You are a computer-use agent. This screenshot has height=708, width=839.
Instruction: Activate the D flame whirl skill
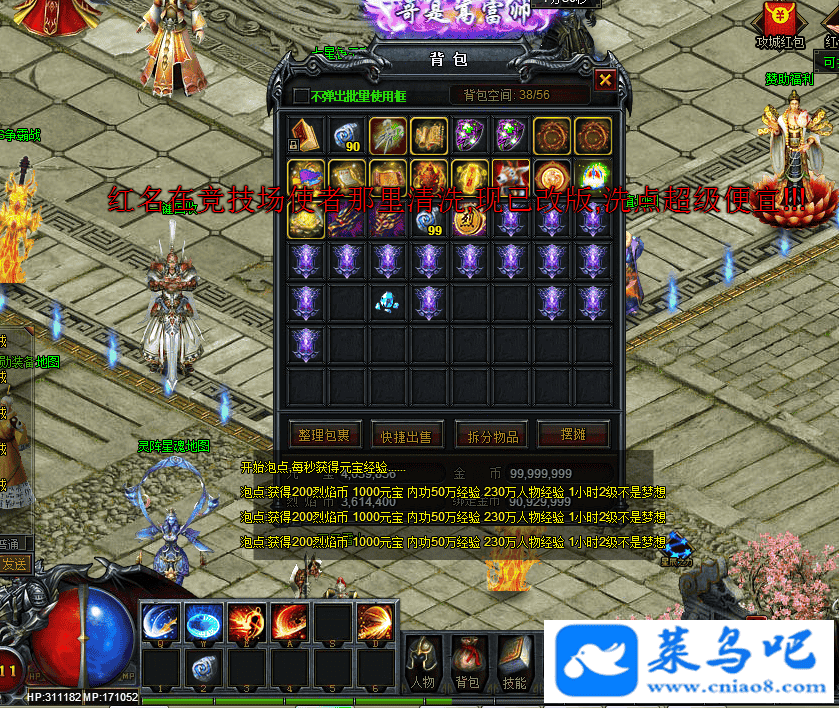(375, 622)
